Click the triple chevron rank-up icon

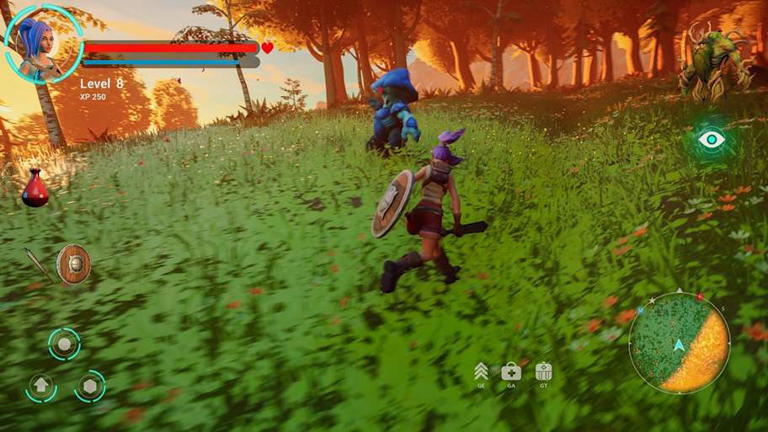[x=481, y=371]
